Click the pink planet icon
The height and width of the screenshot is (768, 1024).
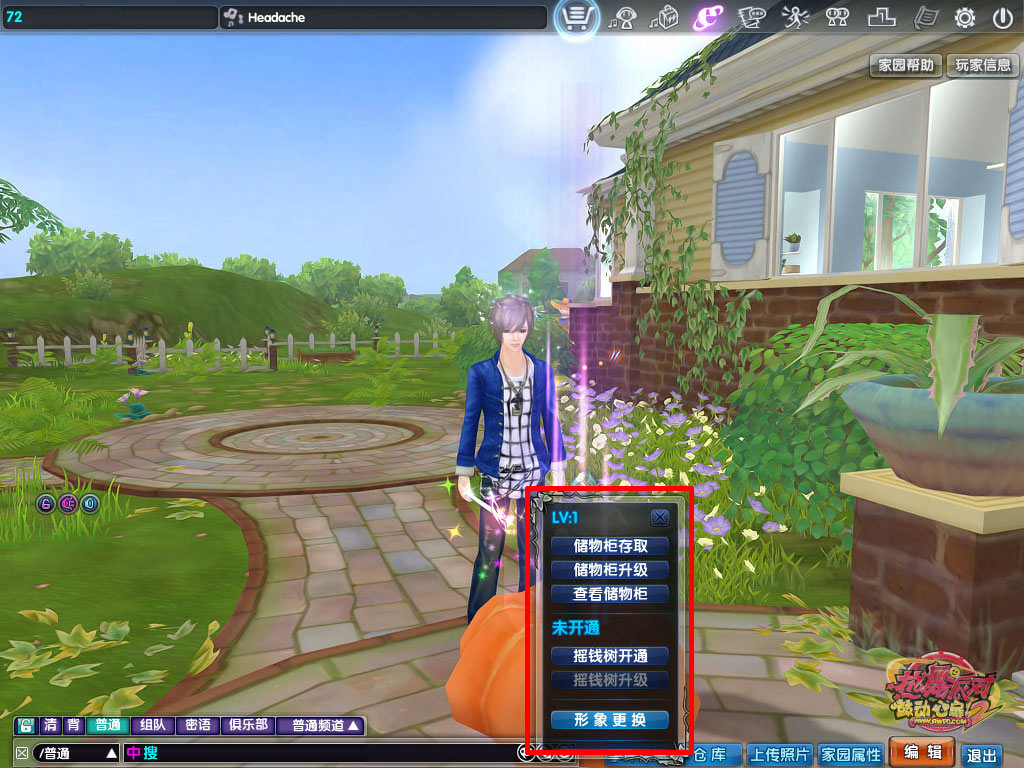coord(708,17)
